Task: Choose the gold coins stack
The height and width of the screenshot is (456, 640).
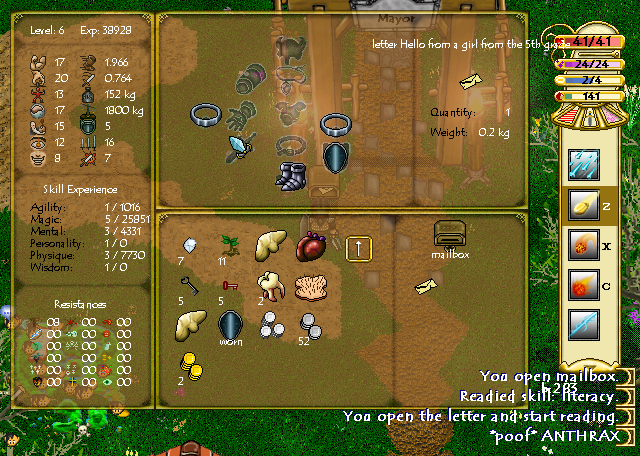Action: [190, 364]
